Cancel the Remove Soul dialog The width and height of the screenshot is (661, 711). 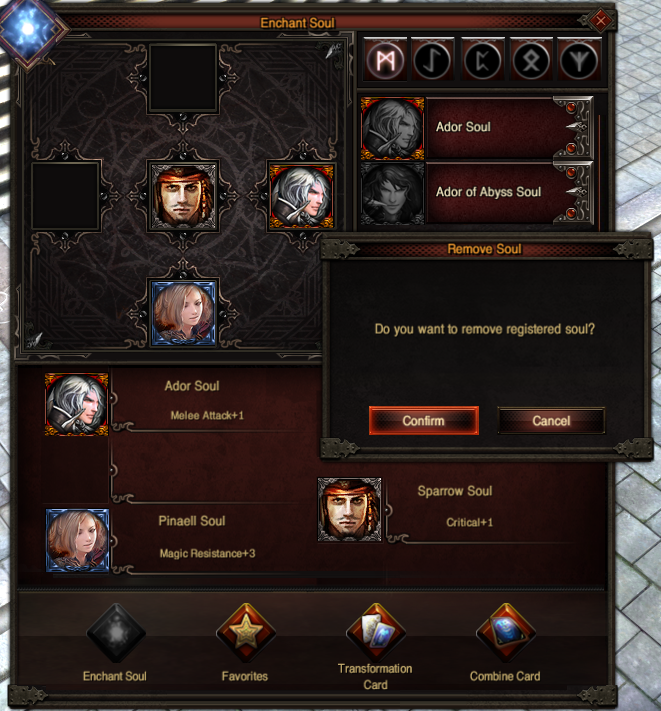tap(551, 421)
